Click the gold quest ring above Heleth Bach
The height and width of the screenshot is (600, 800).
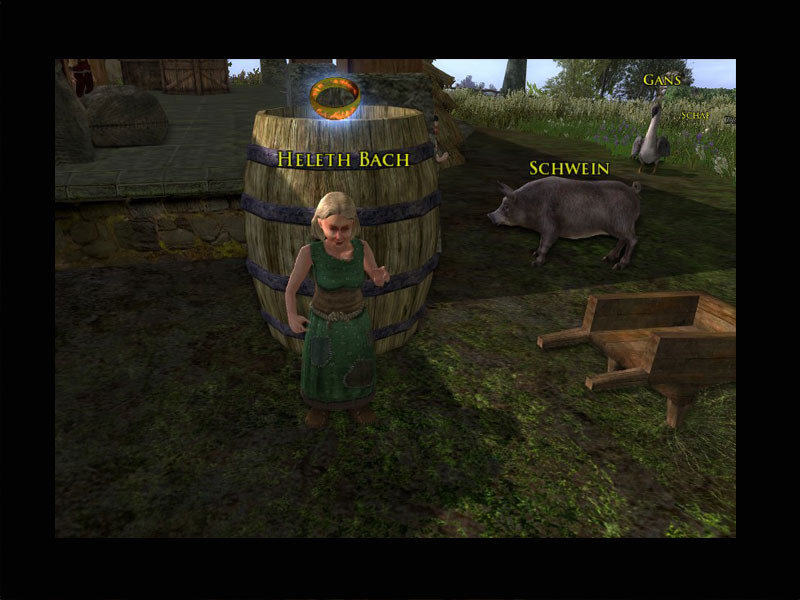334,98
